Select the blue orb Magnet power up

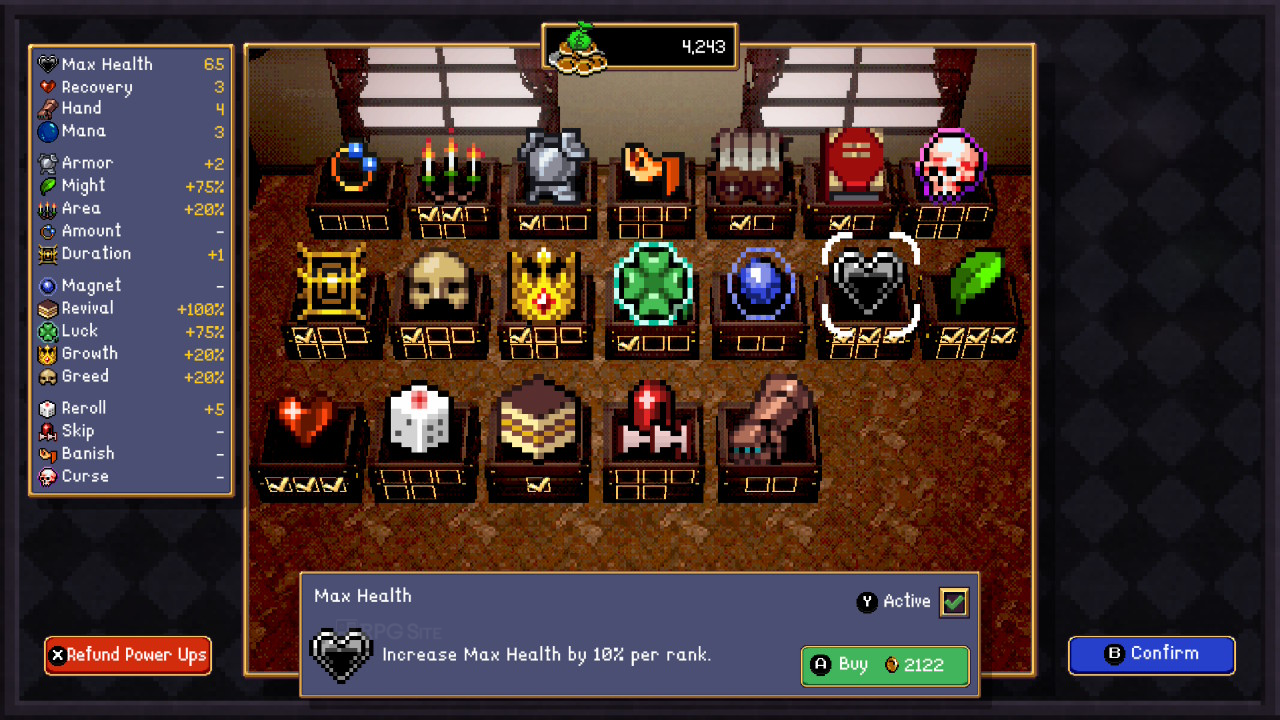coord(761,285)
